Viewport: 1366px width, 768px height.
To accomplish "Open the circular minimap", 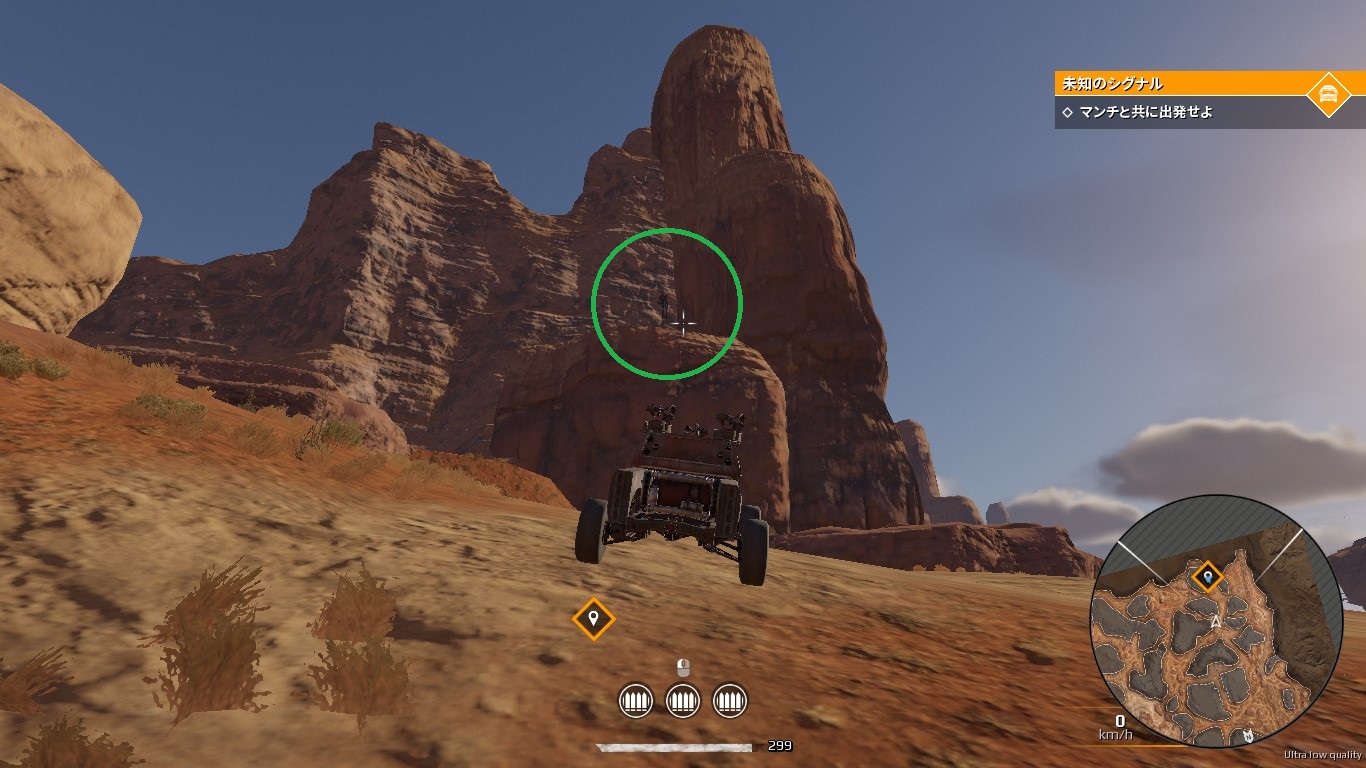I will (x=1217, y=621).
